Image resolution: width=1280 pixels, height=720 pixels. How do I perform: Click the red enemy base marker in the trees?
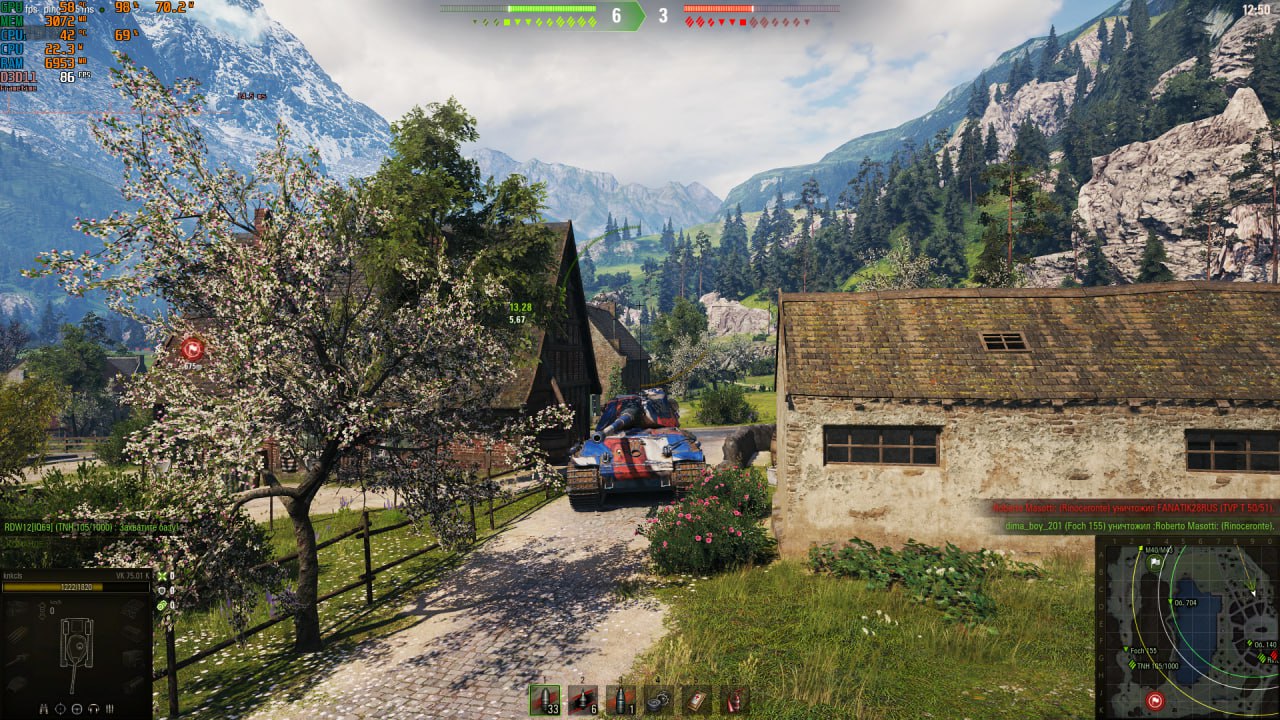click(192, 349)
